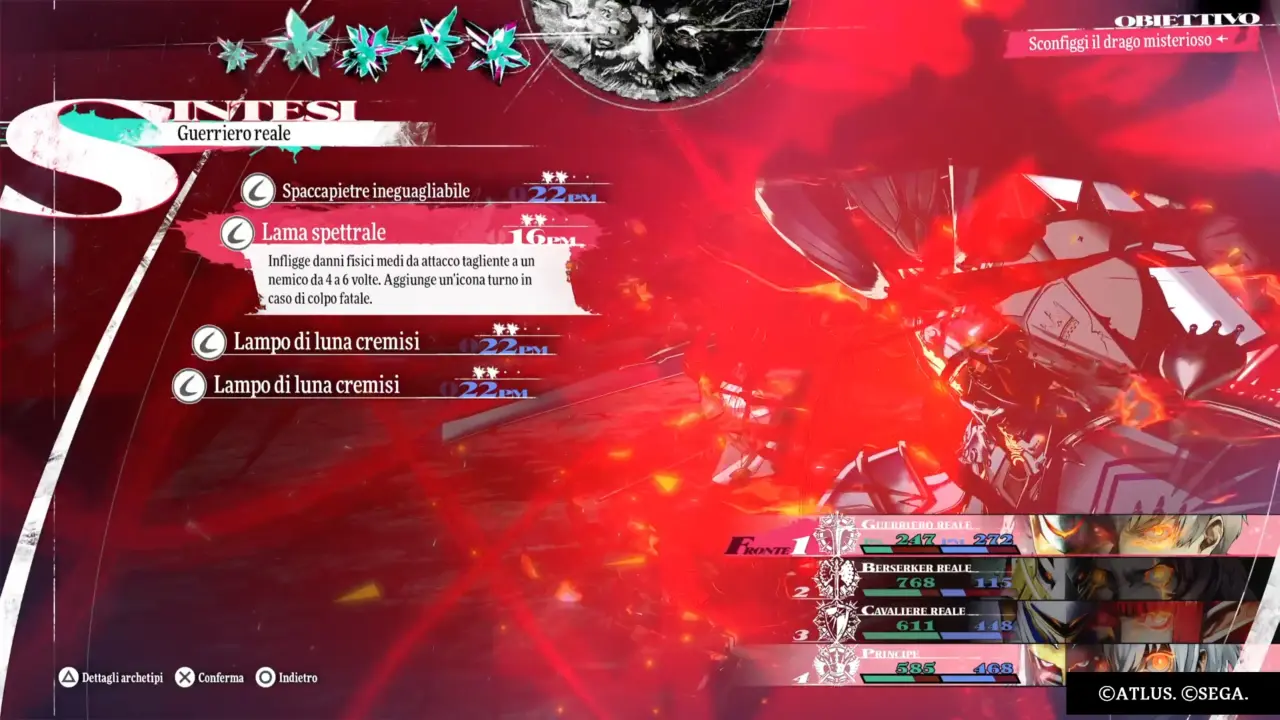
Task: Select Guerriero reale in the party list
Action: 1000,535
